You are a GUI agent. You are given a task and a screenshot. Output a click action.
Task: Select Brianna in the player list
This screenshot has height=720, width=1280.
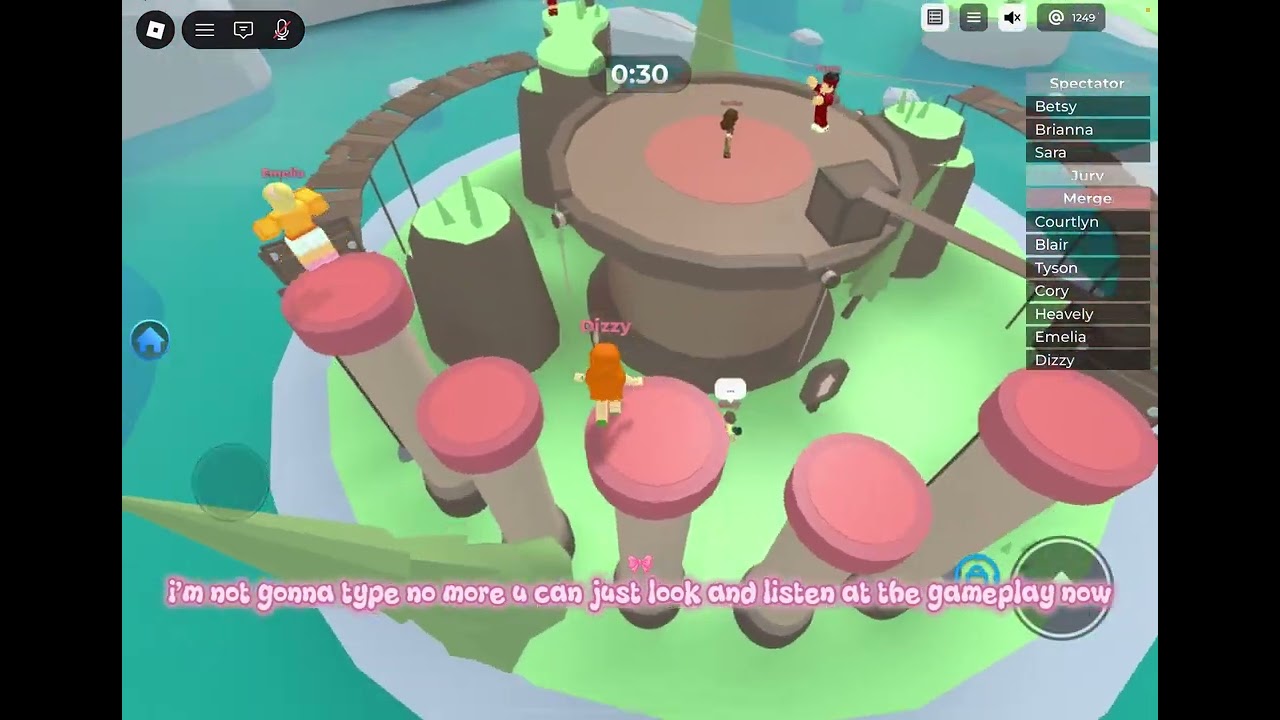[1087, 129]
